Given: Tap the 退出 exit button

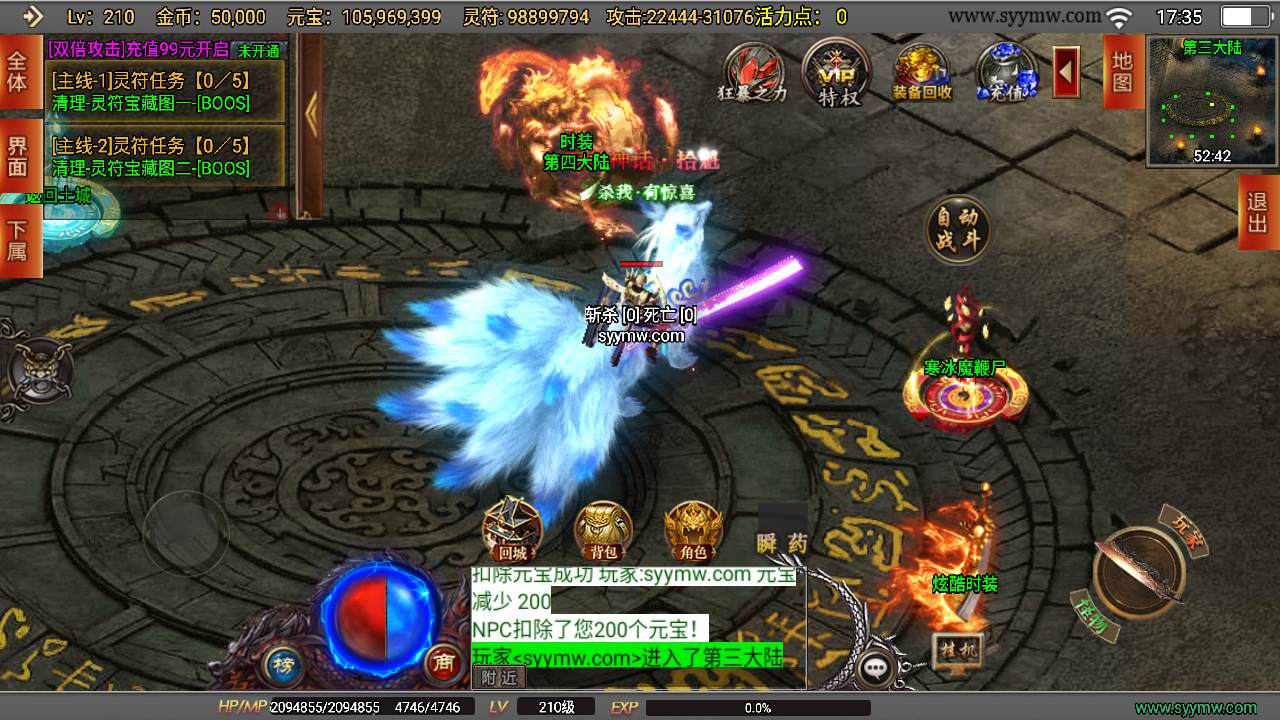Looking at the screenshot, I should pyautogui.click(x=1258, y=212).
